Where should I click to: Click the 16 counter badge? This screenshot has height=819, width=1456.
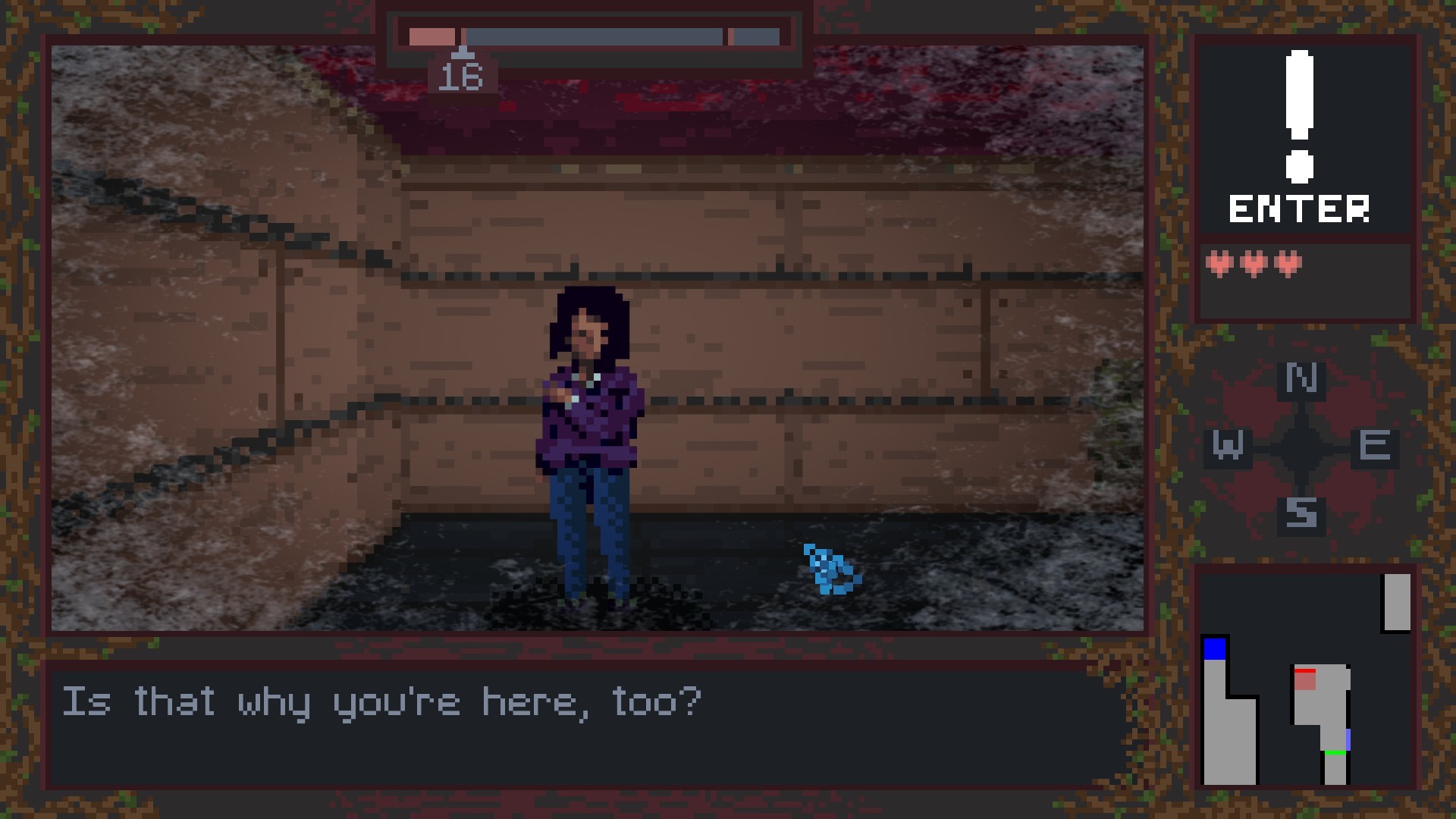point(464,76)
